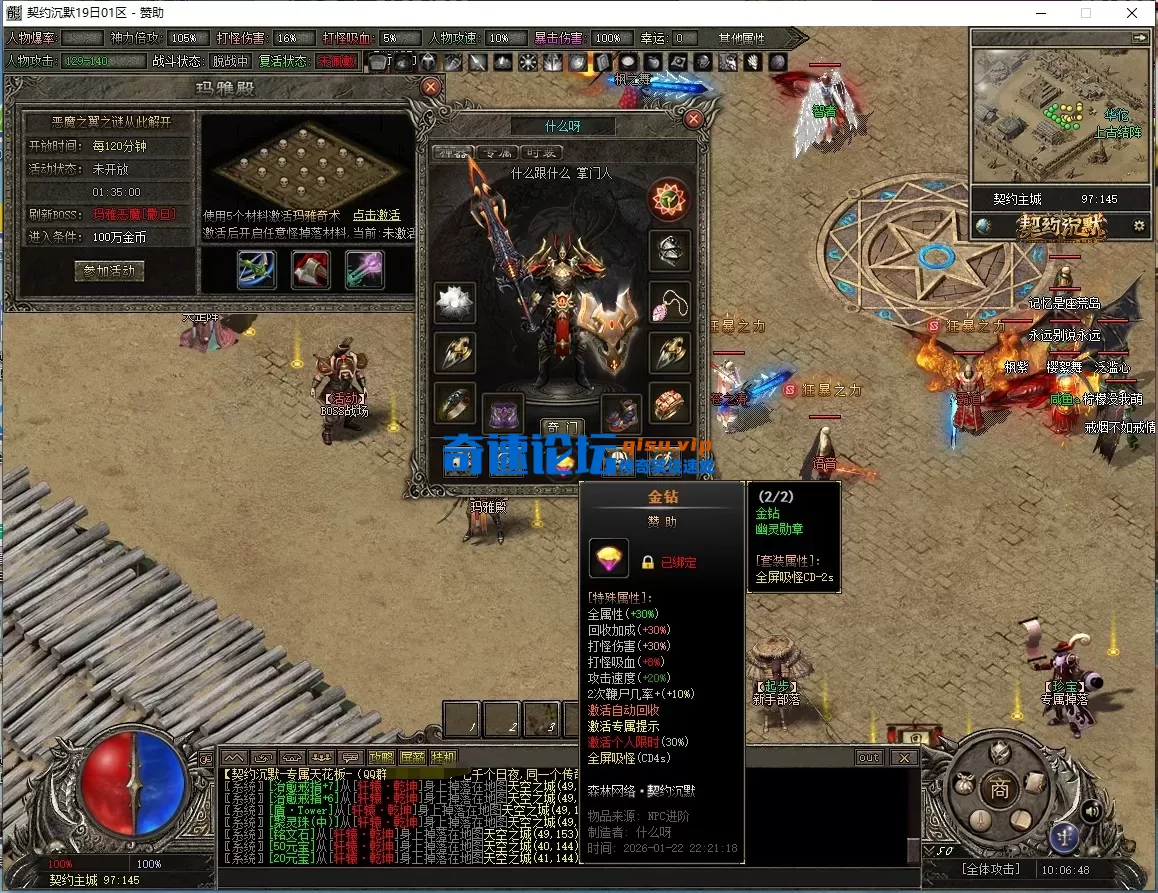Open the 专属 equipment tab
Screen dimensions: 1158x893
[x=494, y=153]
